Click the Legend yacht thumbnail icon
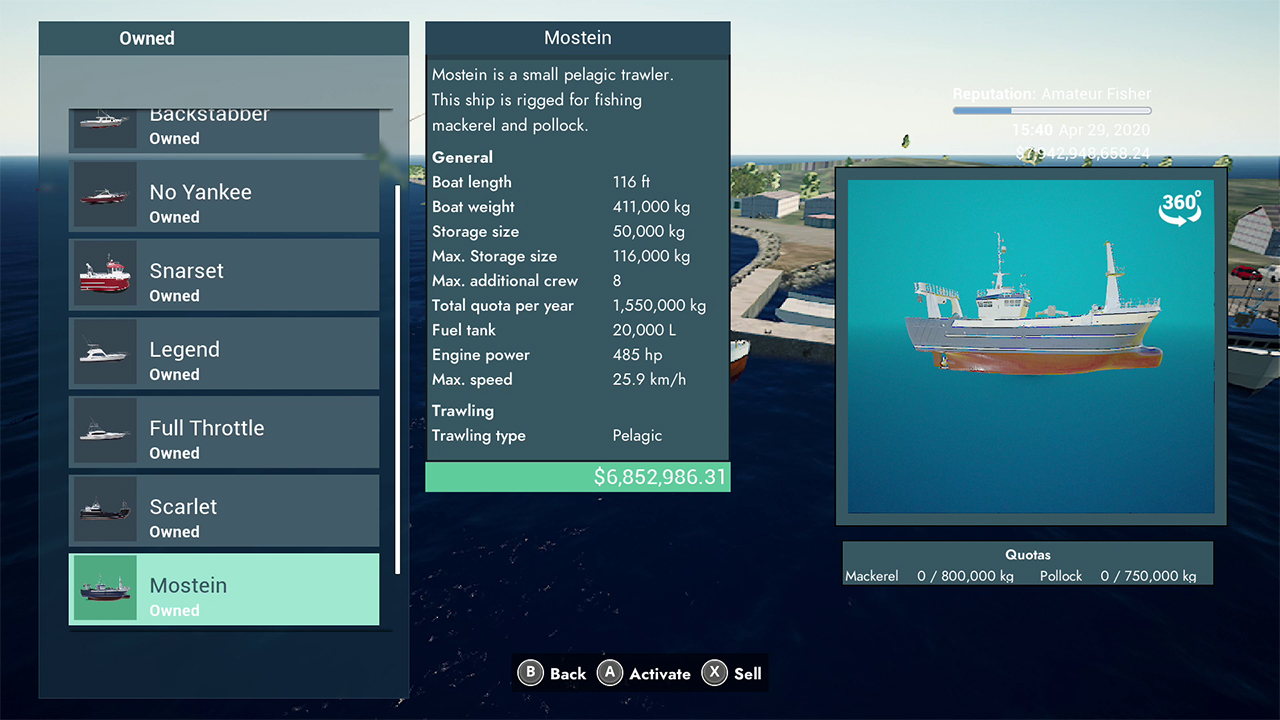This screenshot has width=1280, height=720. 105,353
